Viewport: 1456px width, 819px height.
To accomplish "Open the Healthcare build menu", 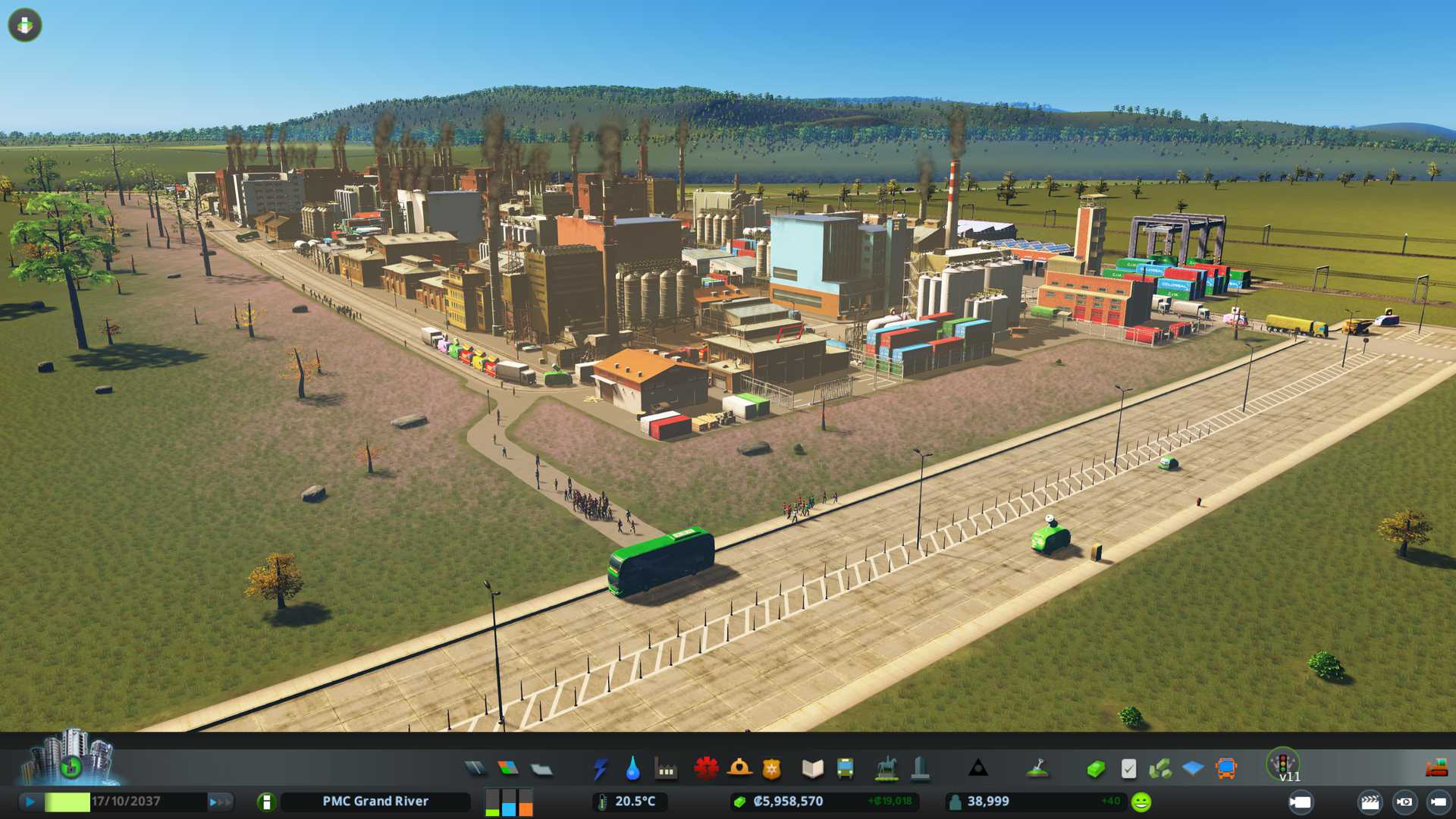I will pos(706,769).
